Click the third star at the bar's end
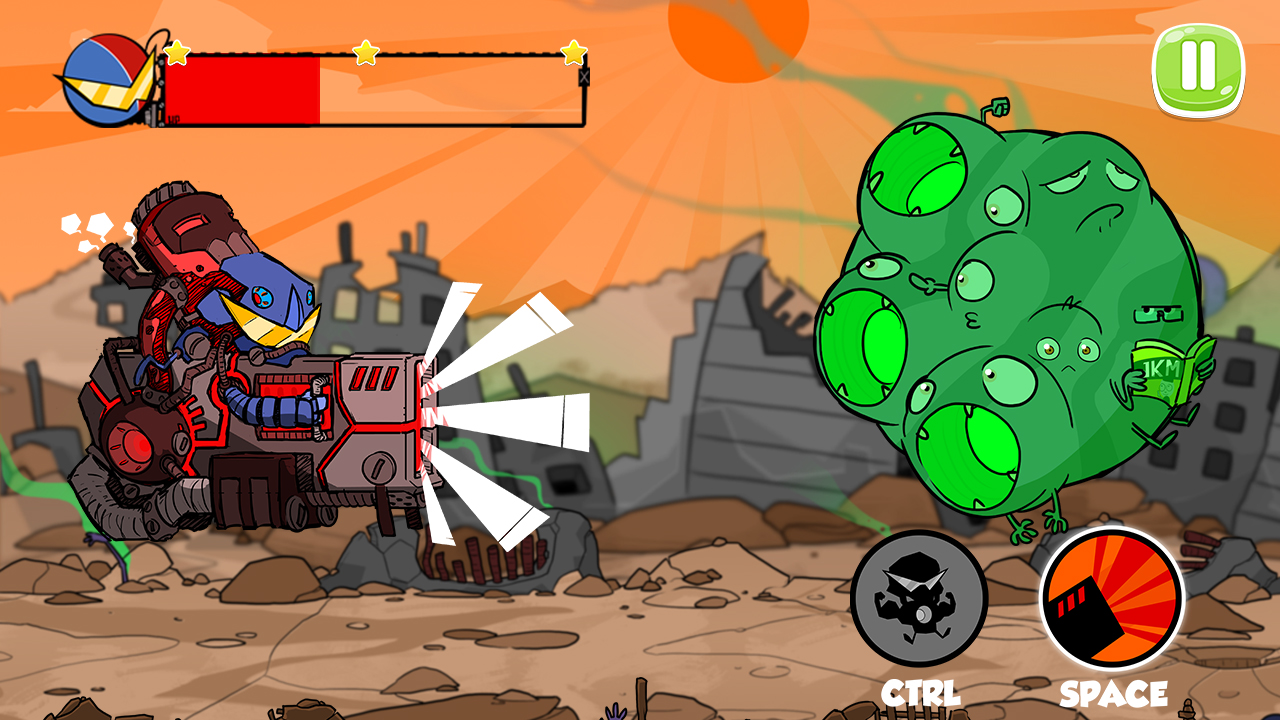This screenshot has height=720, width=1280. point(573,52)
